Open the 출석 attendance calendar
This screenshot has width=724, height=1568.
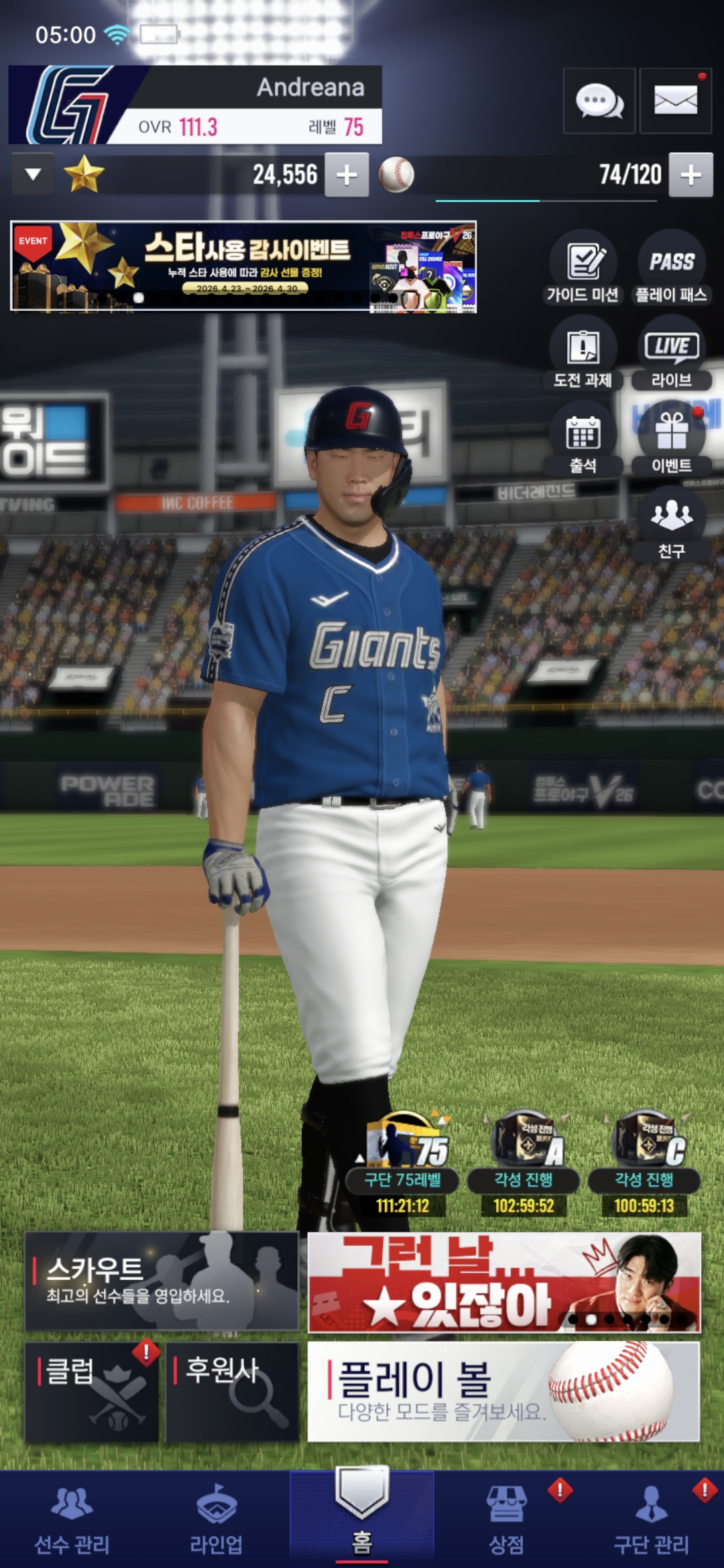583,440
